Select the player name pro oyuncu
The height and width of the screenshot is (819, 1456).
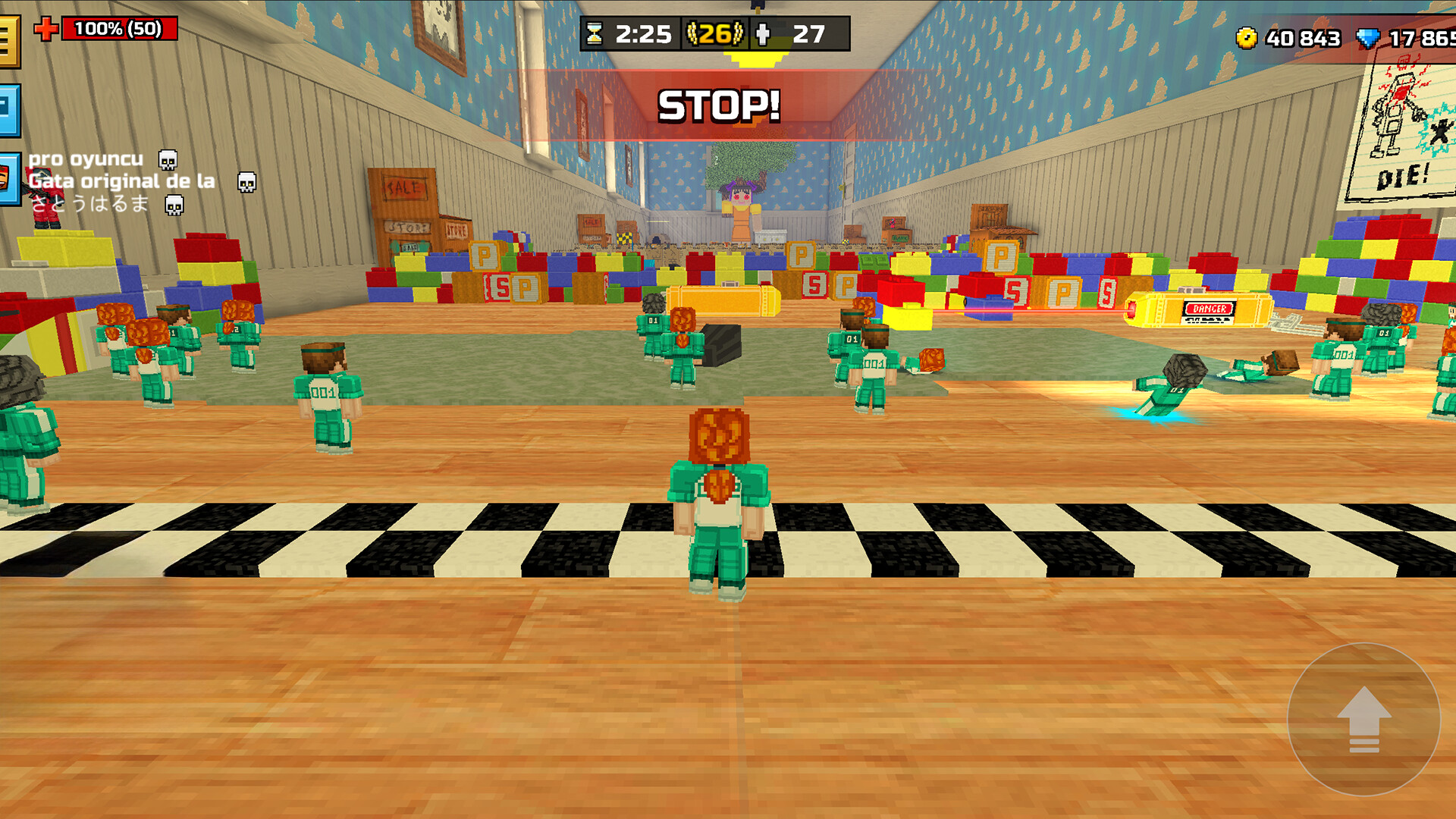[86, 159]
